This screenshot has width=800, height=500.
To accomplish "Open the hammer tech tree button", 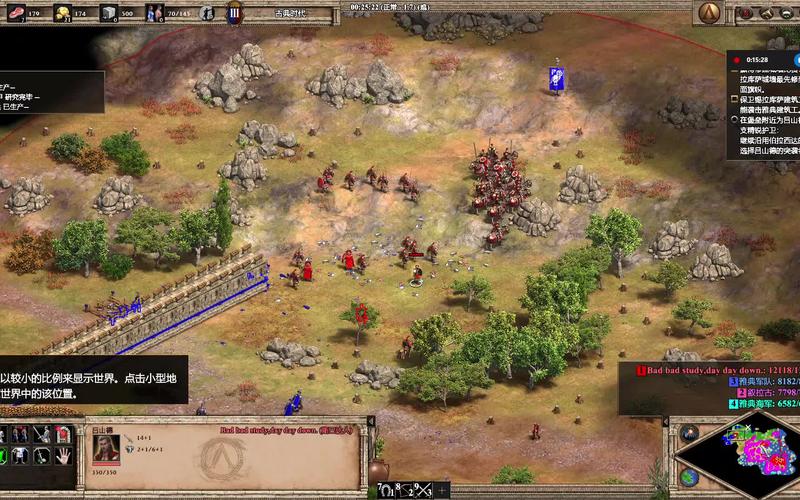I will (x=767, y=13).
